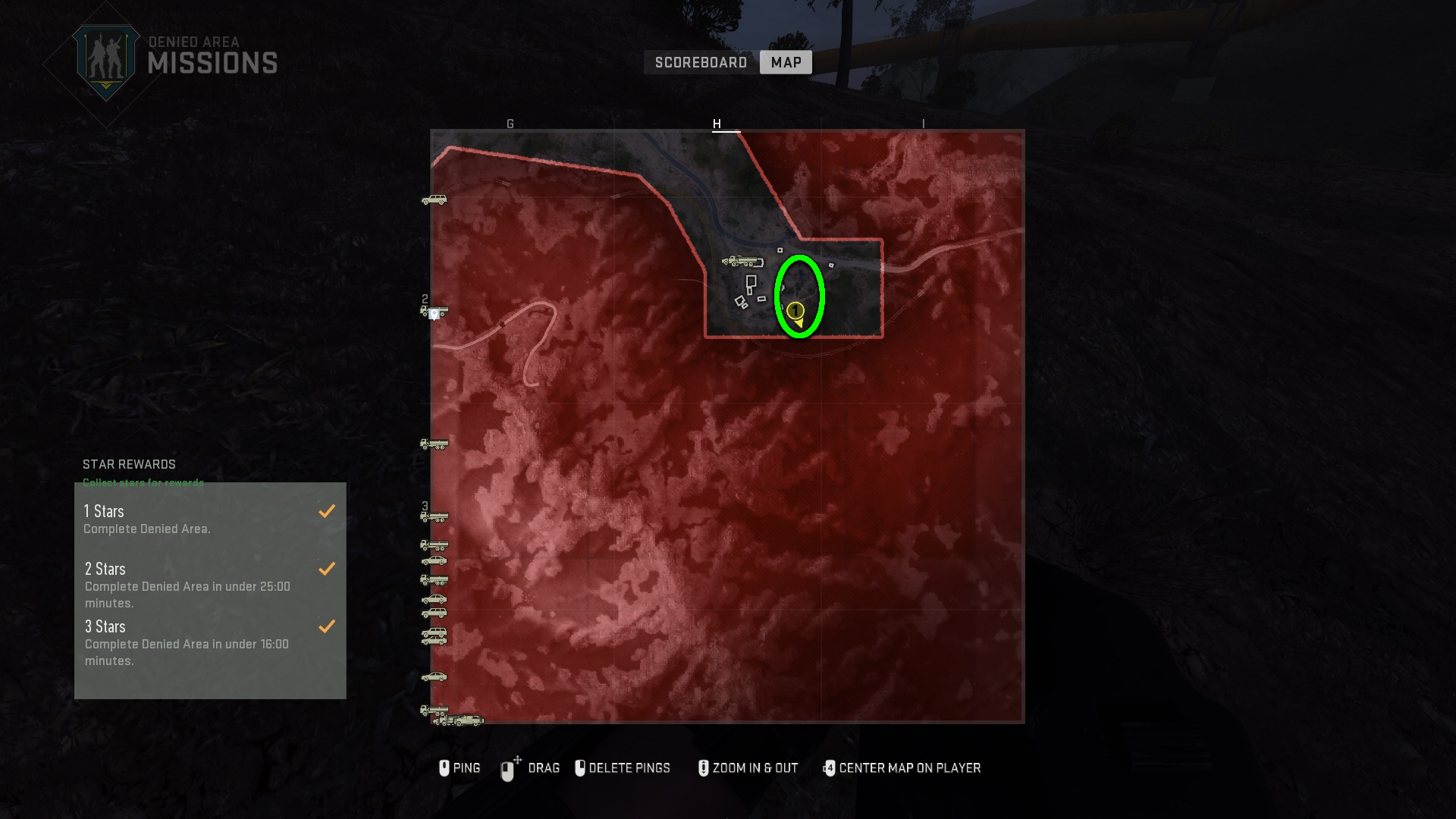Click the mouse icon next to PING
Screen dimensions: 1456x819
(x=445, y=768)
